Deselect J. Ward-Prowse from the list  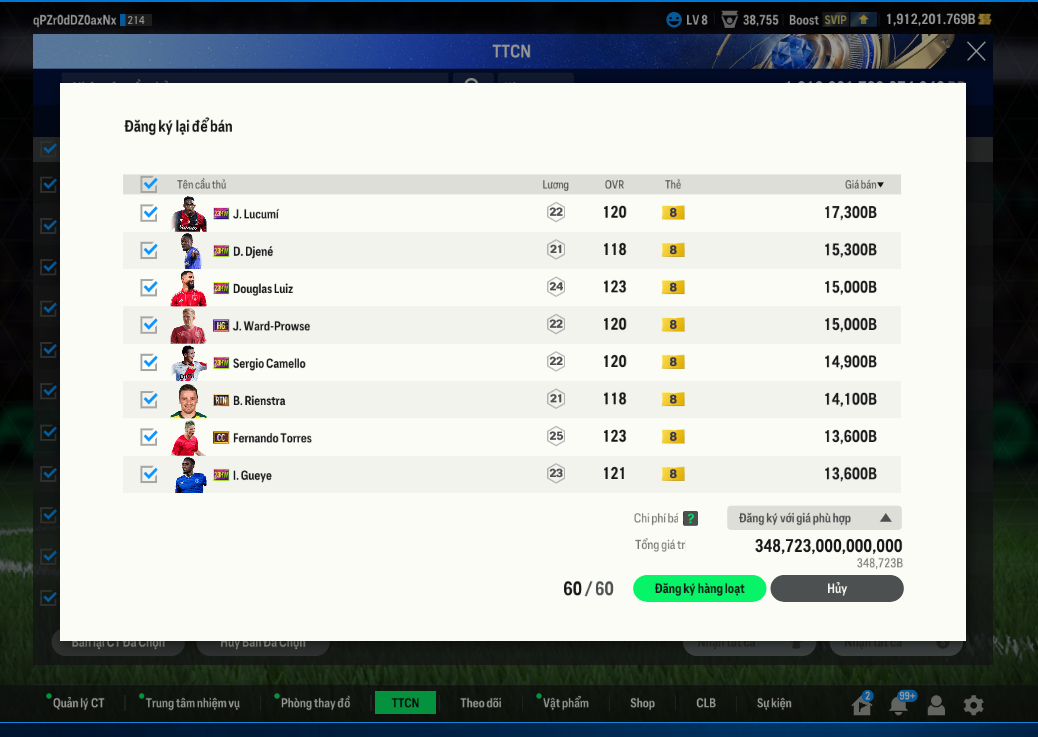(x=149, y=325)
